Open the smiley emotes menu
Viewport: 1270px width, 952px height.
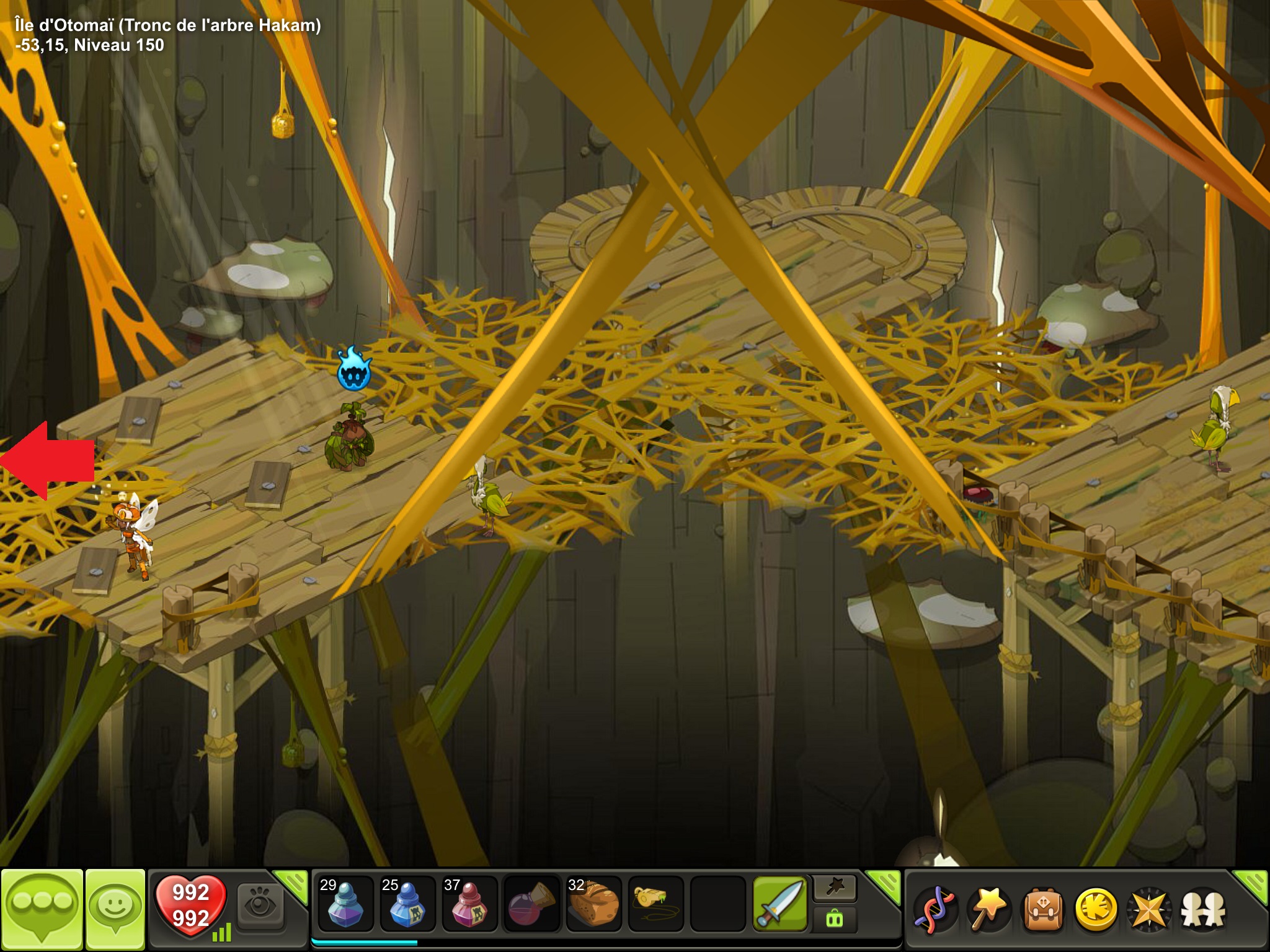point(115,907)
